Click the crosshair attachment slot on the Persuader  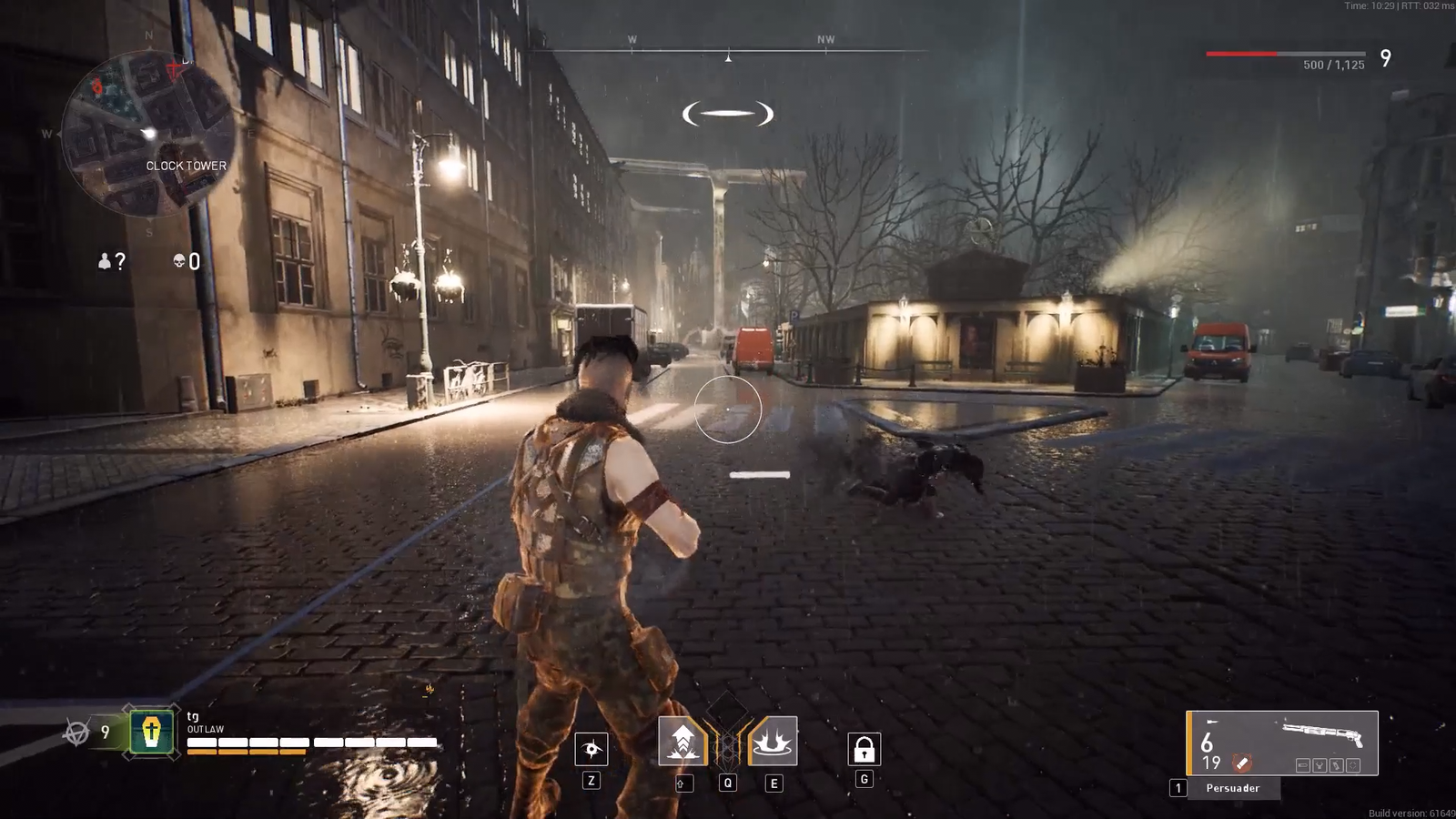coord(1353,765)
